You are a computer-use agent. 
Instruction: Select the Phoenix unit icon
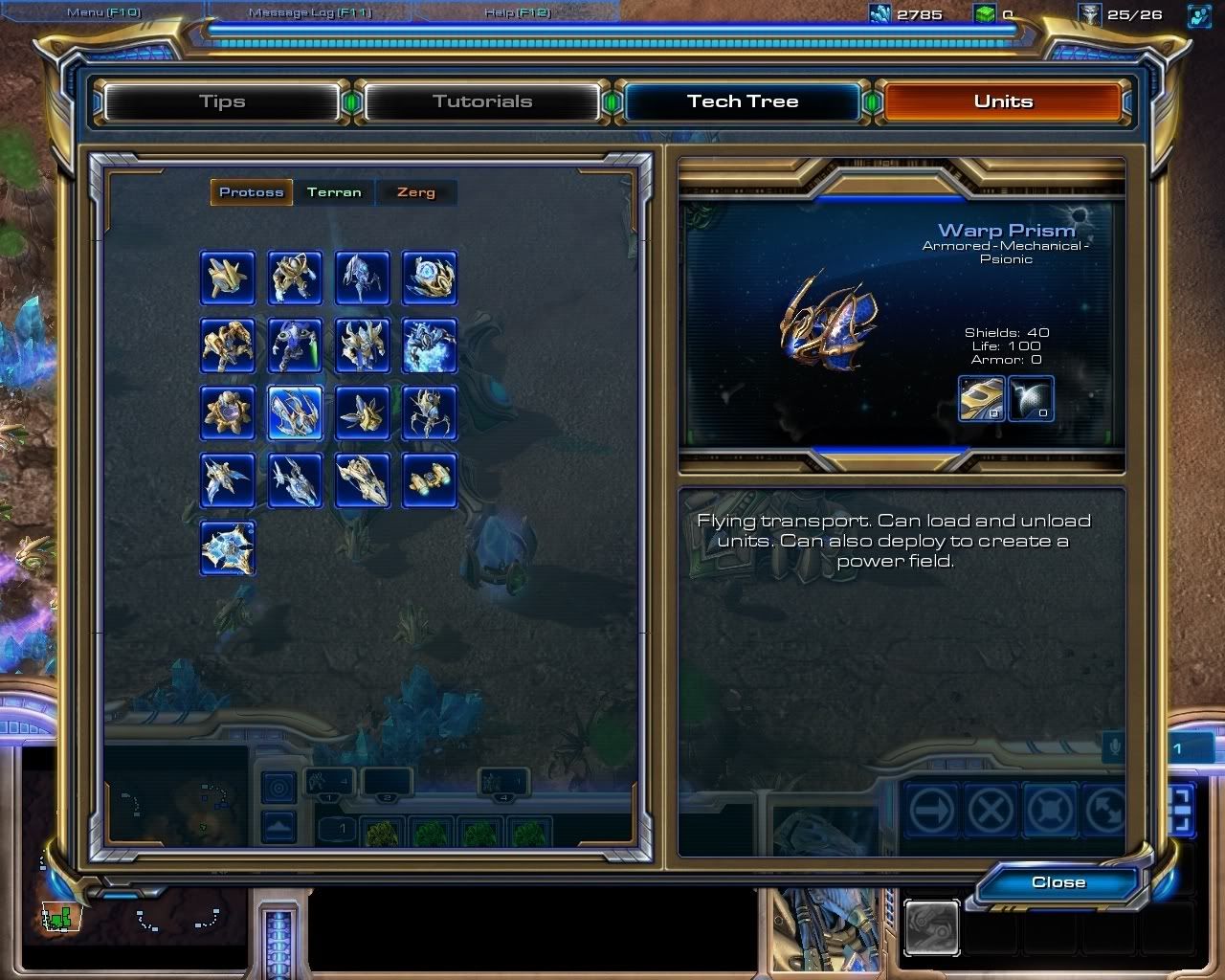pyautogui.click(x=227, y=481)
